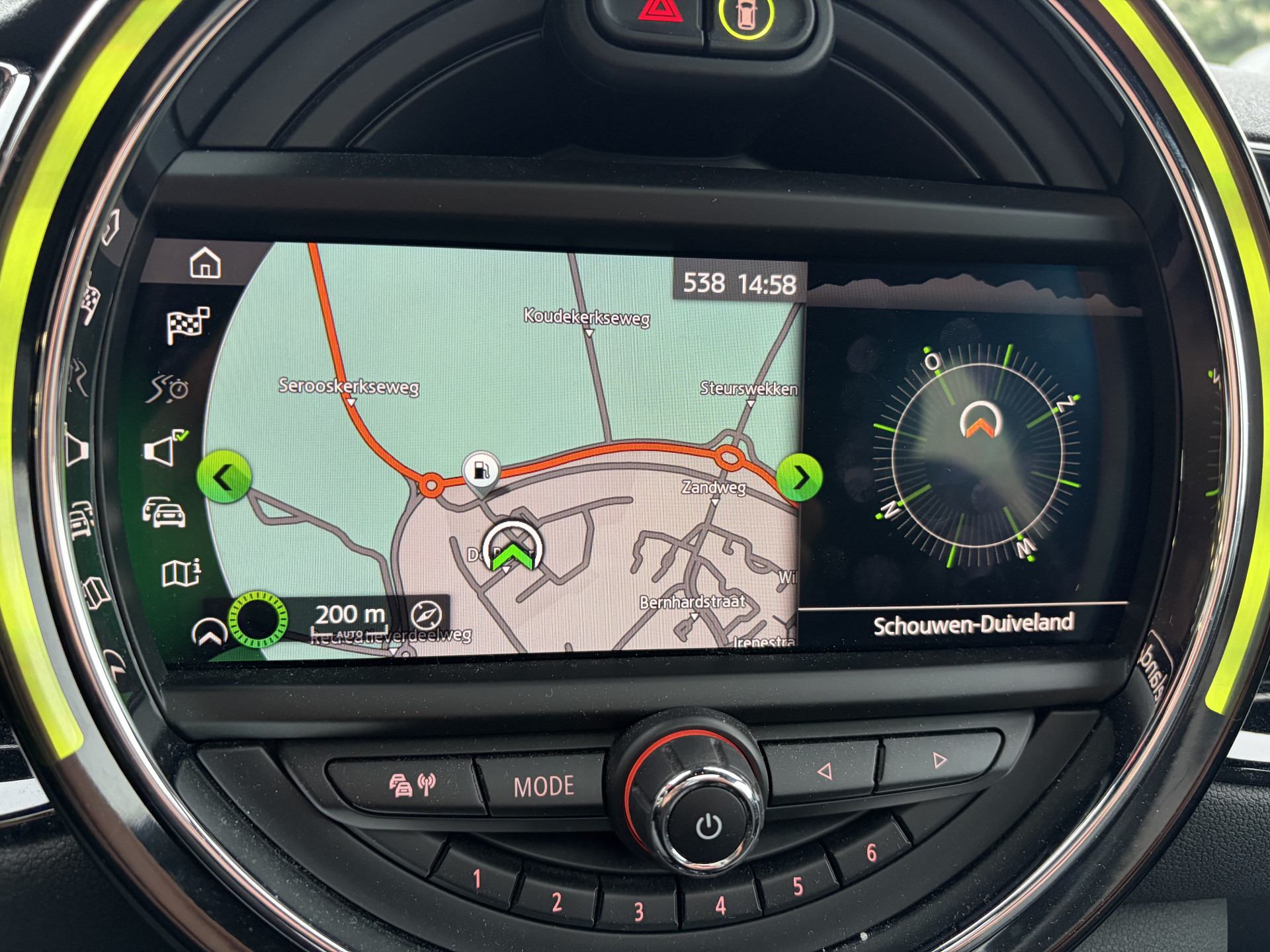Click the green right arrow button

coord(800,477)
